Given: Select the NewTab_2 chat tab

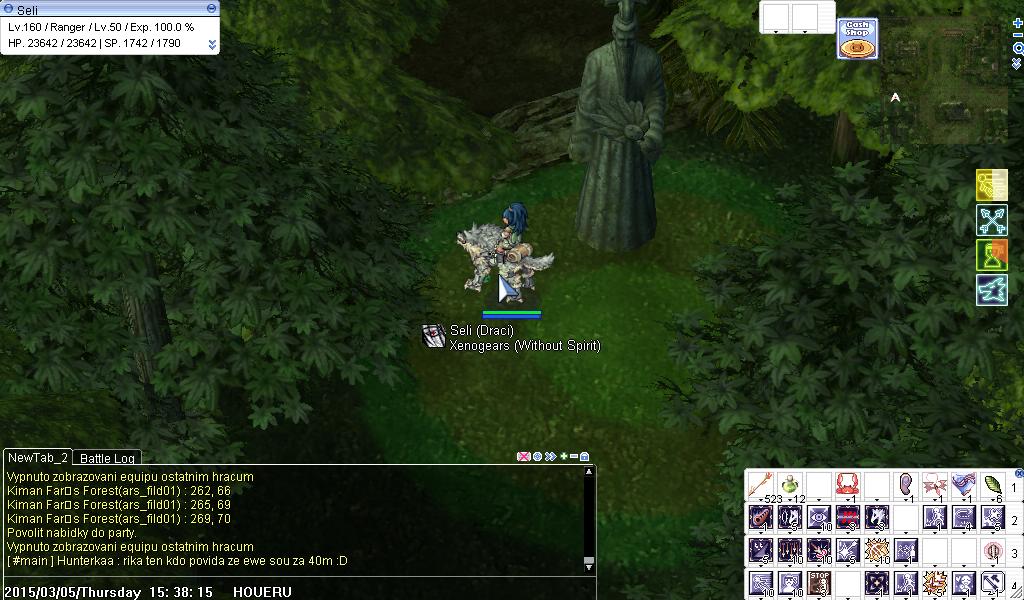Looking at the screenshot, I should (37, 457).
